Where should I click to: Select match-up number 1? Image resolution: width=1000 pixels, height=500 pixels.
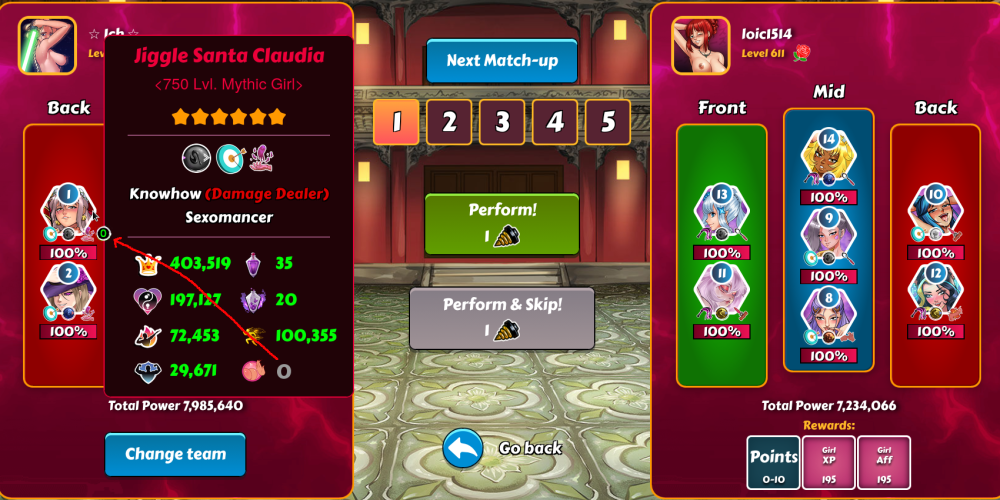396,122
